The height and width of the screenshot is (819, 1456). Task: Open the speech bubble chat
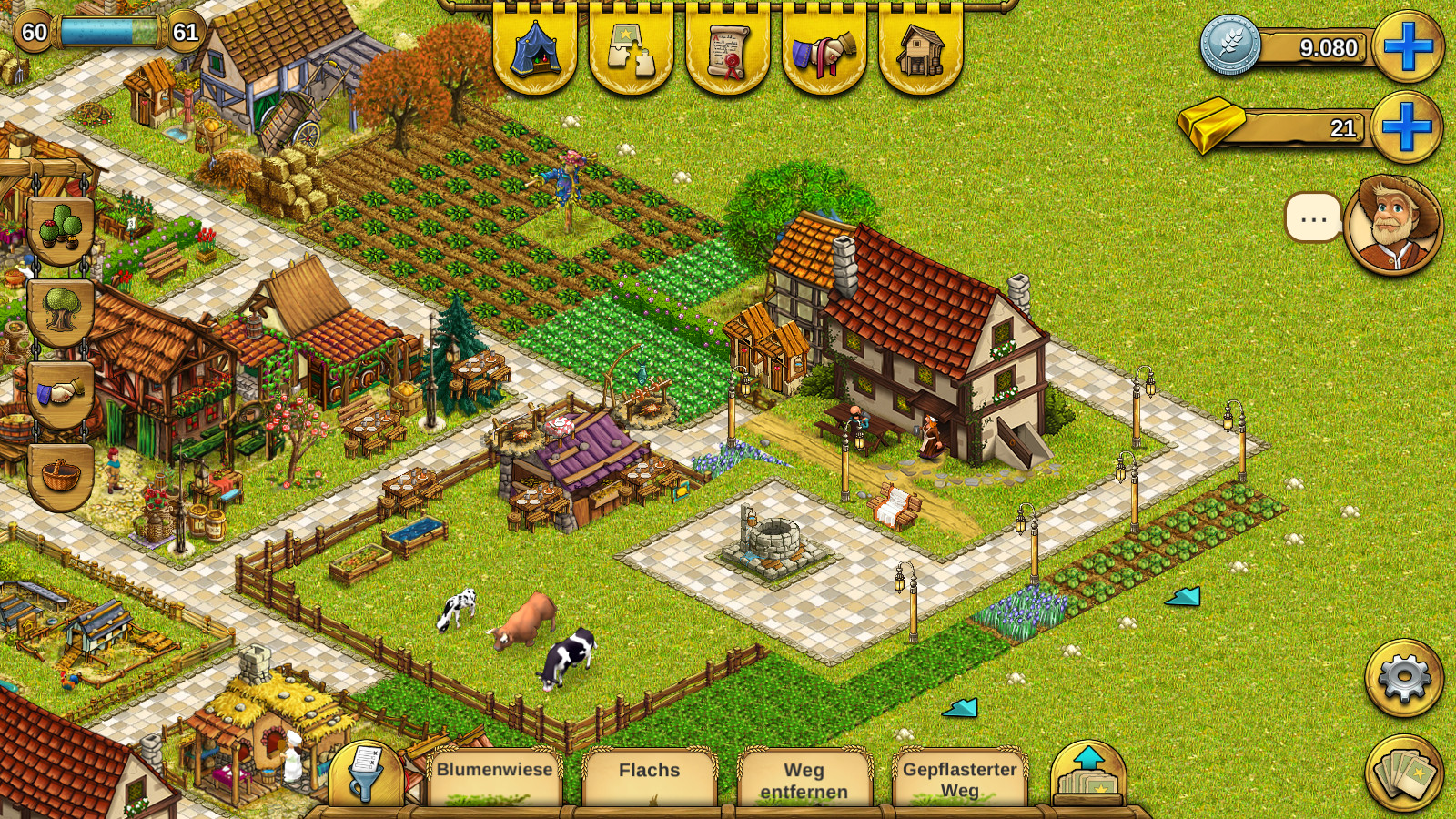tap(1313, 218)
